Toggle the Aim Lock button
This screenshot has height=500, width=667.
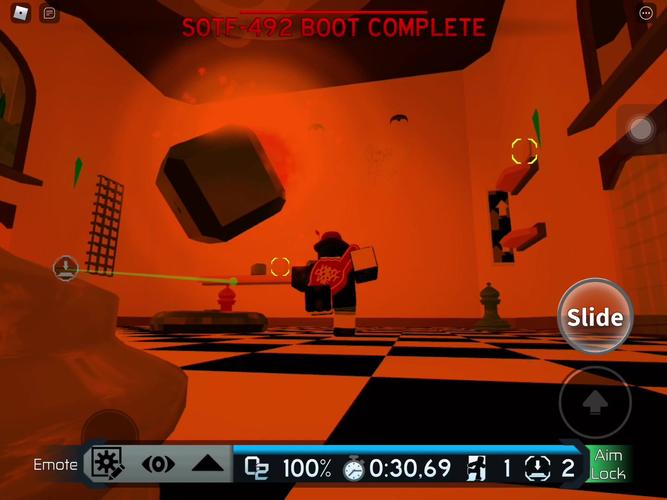pos(608,465)
